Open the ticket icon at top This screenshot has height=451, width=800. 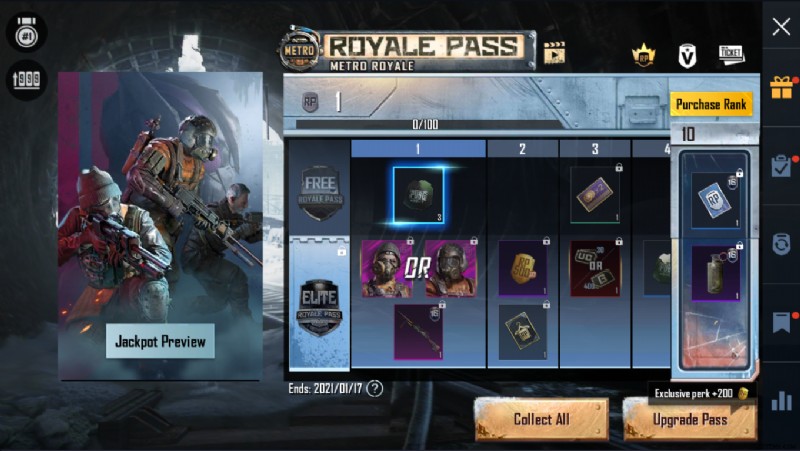(x=731, y=55)
